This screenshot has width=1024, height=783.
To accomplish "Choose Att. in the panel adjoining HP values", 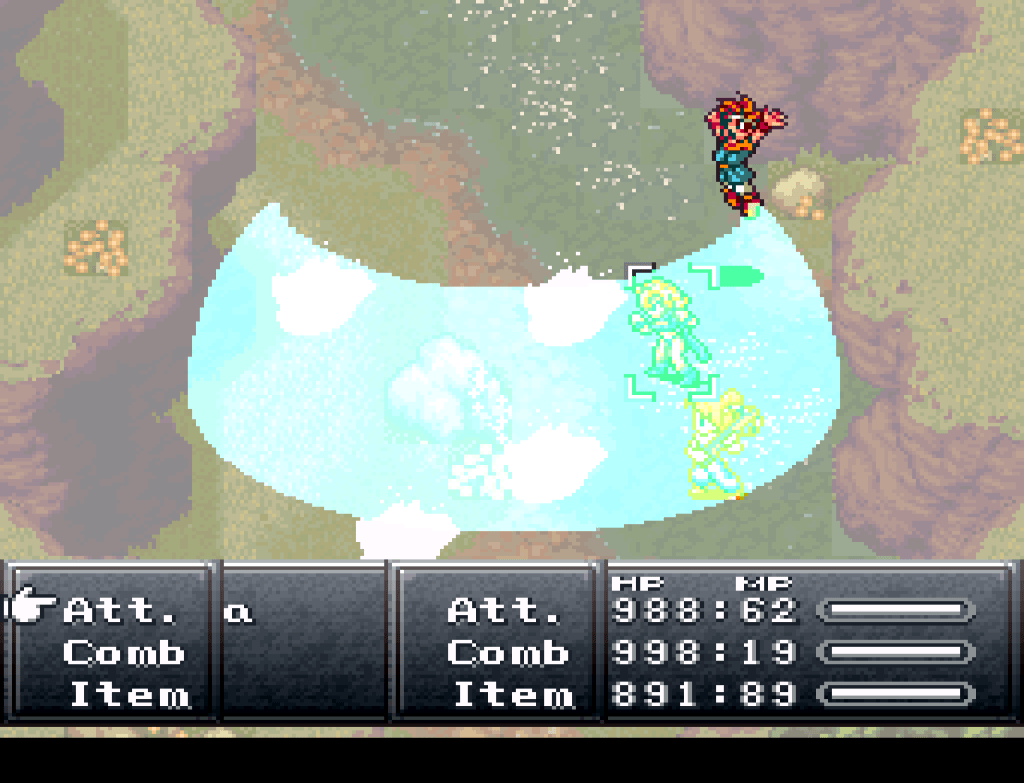I will [x=506, y=609].
